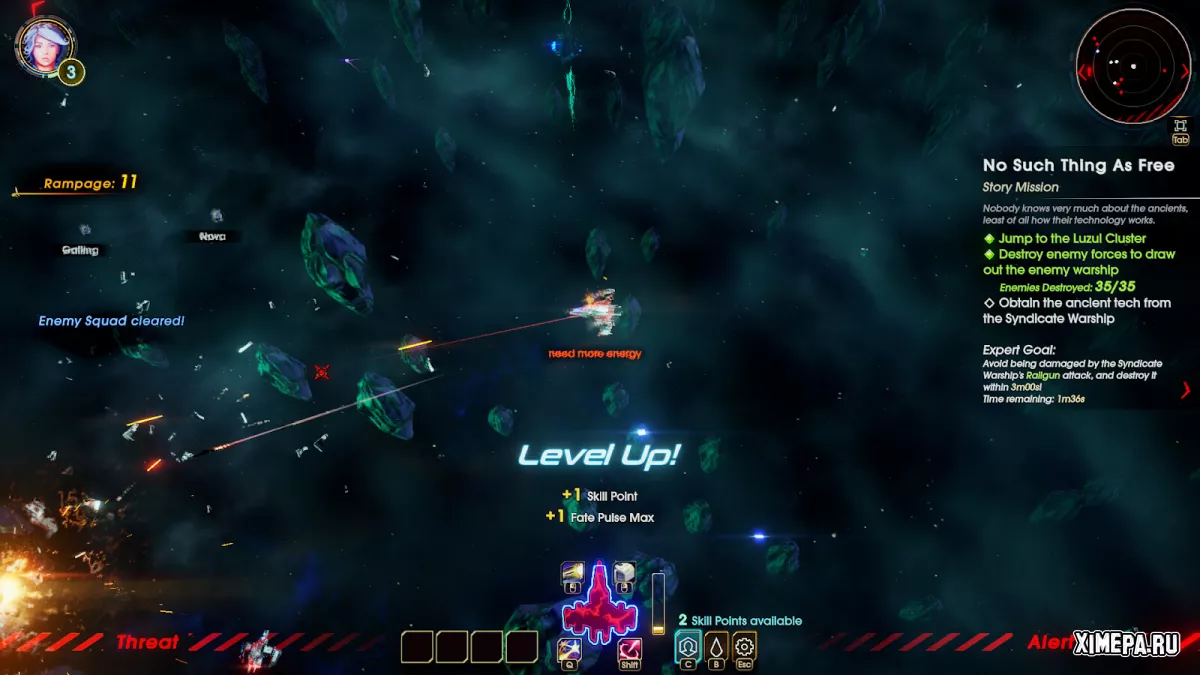The height and width of the screenshot is (675, 1200).
Task: Collapse the mission panel with red arrow
Action: coord(1186,390)
